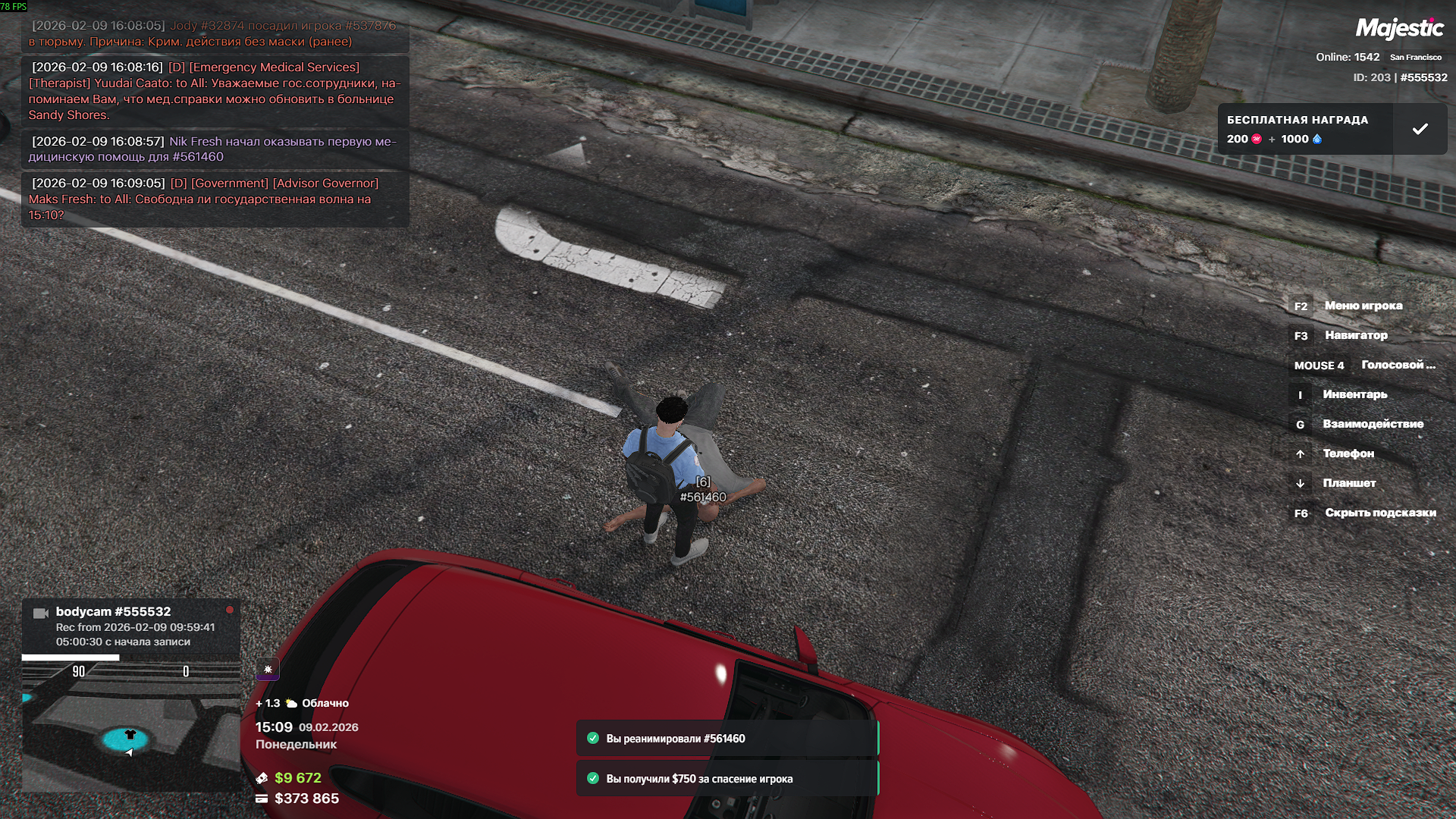Click the minimap in the corner

pyautogui.click(x=130, y=728)
